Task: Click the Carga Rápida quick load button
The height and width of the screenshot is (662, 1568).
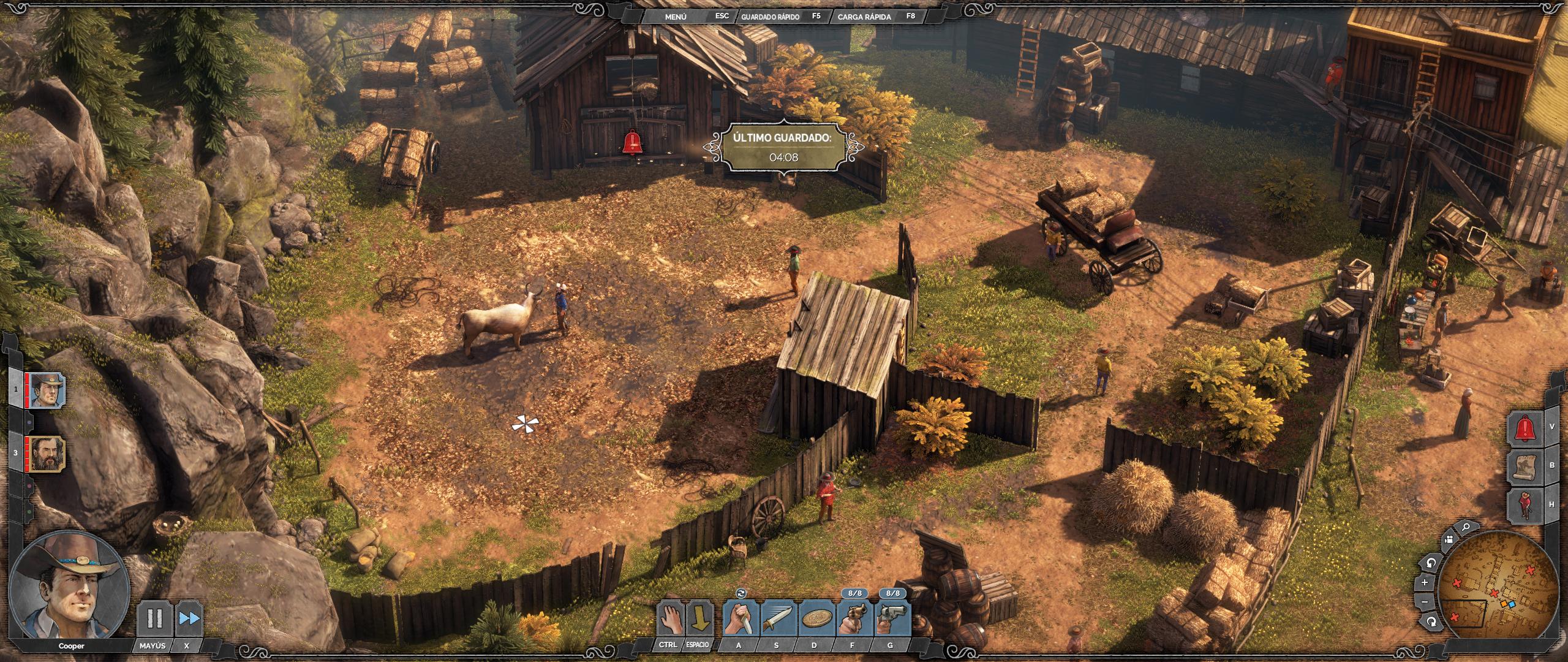Action: point(864,17)
